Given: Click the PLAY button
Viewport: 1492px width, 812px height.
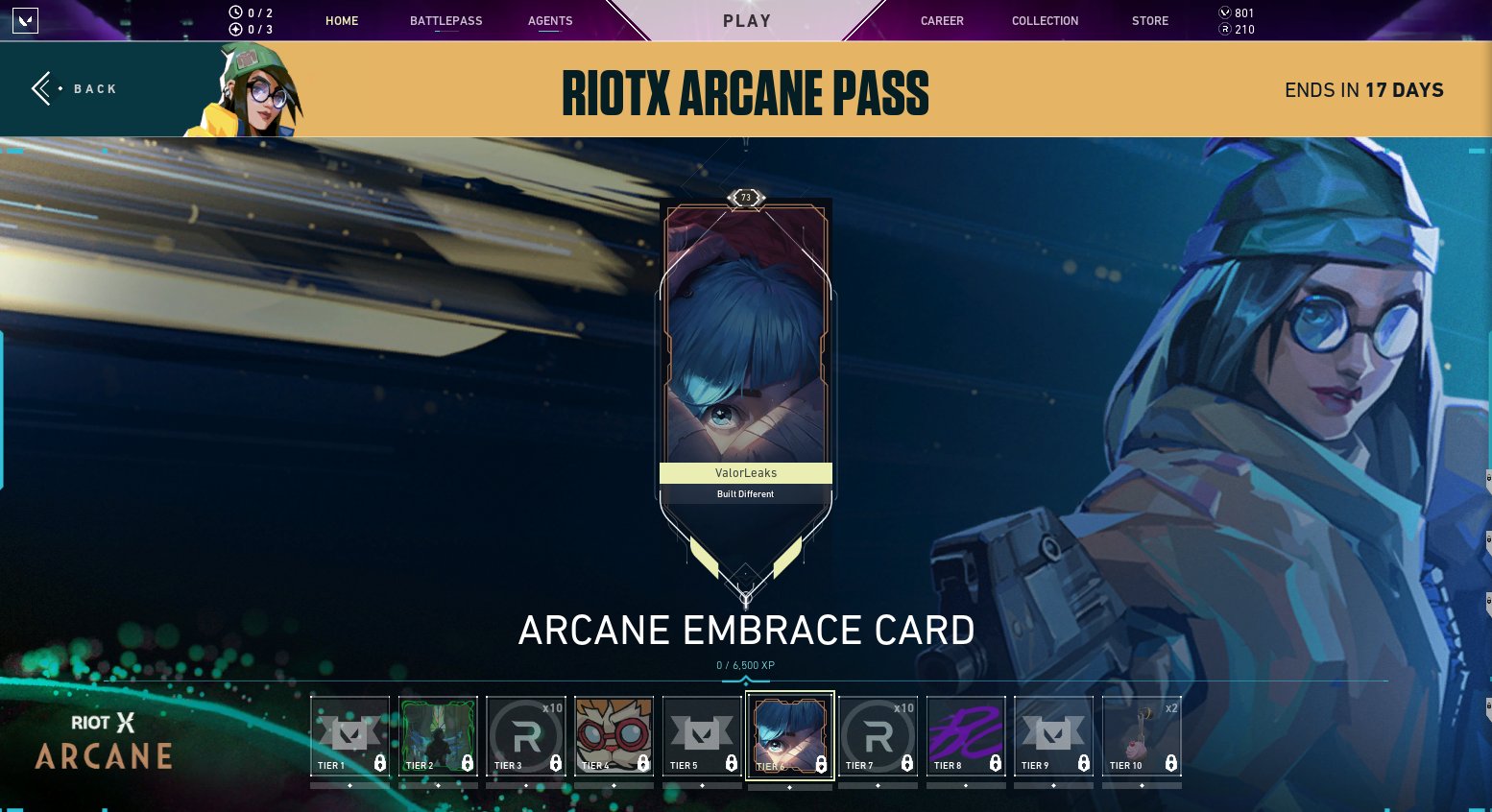Looking at the screenshot, I should 746,20.
